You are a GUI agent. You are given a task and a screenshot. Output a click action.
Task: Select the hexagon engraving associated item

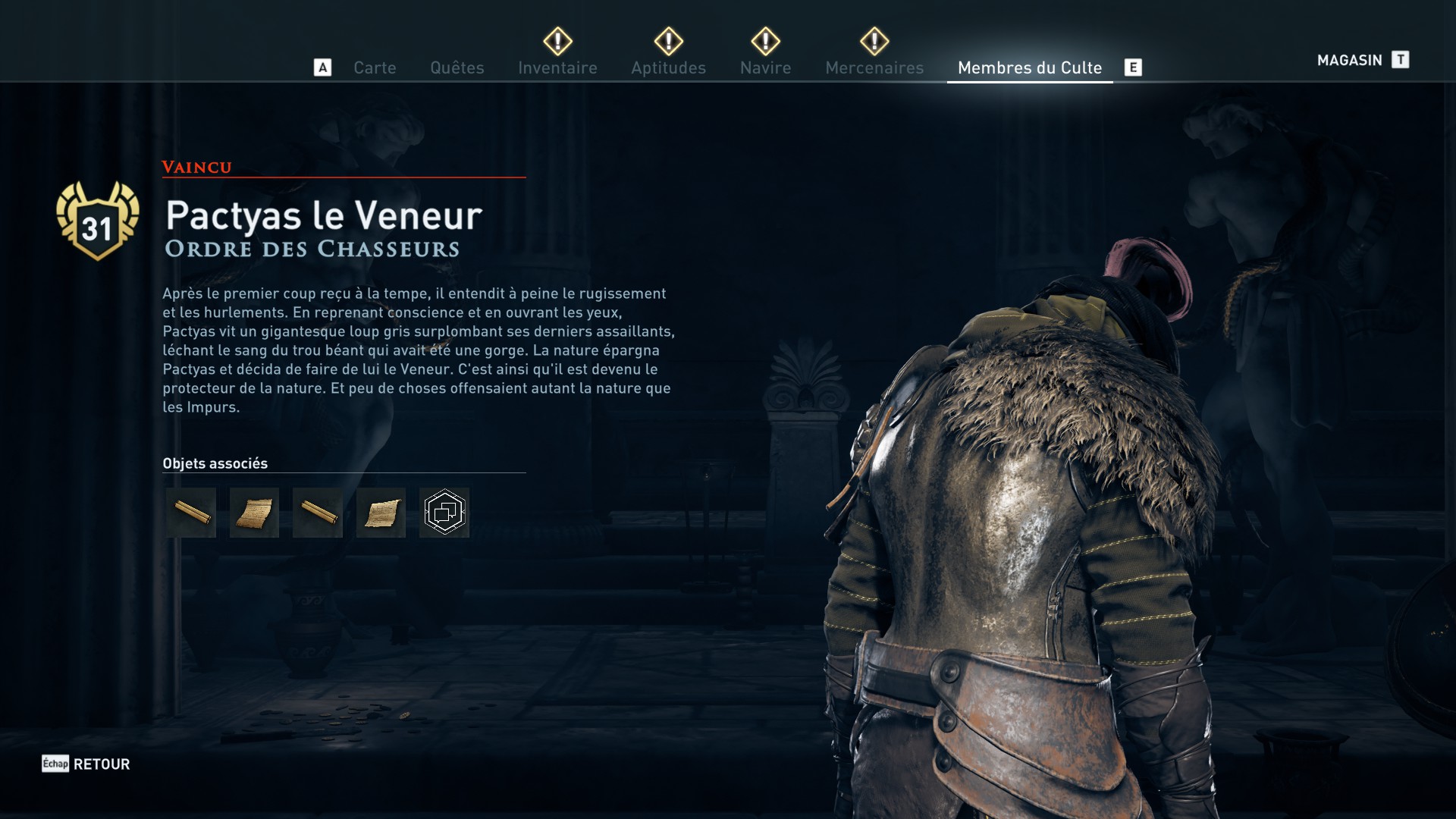point(444,513)
